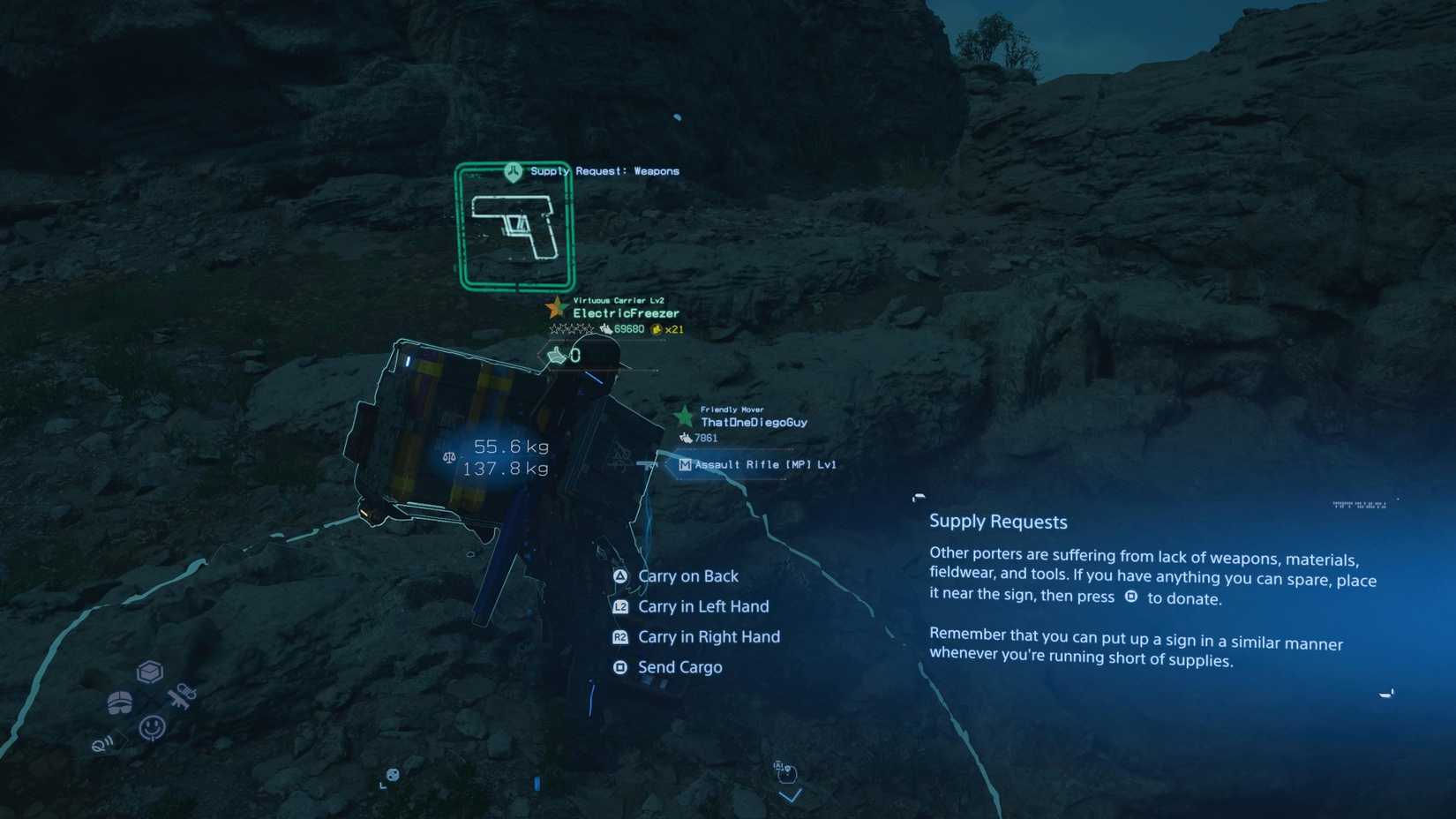1456x819 pixels.
Task: Click the yellow x21 likes medal icon
Action: pyautogui.click(x=657, y=328)
